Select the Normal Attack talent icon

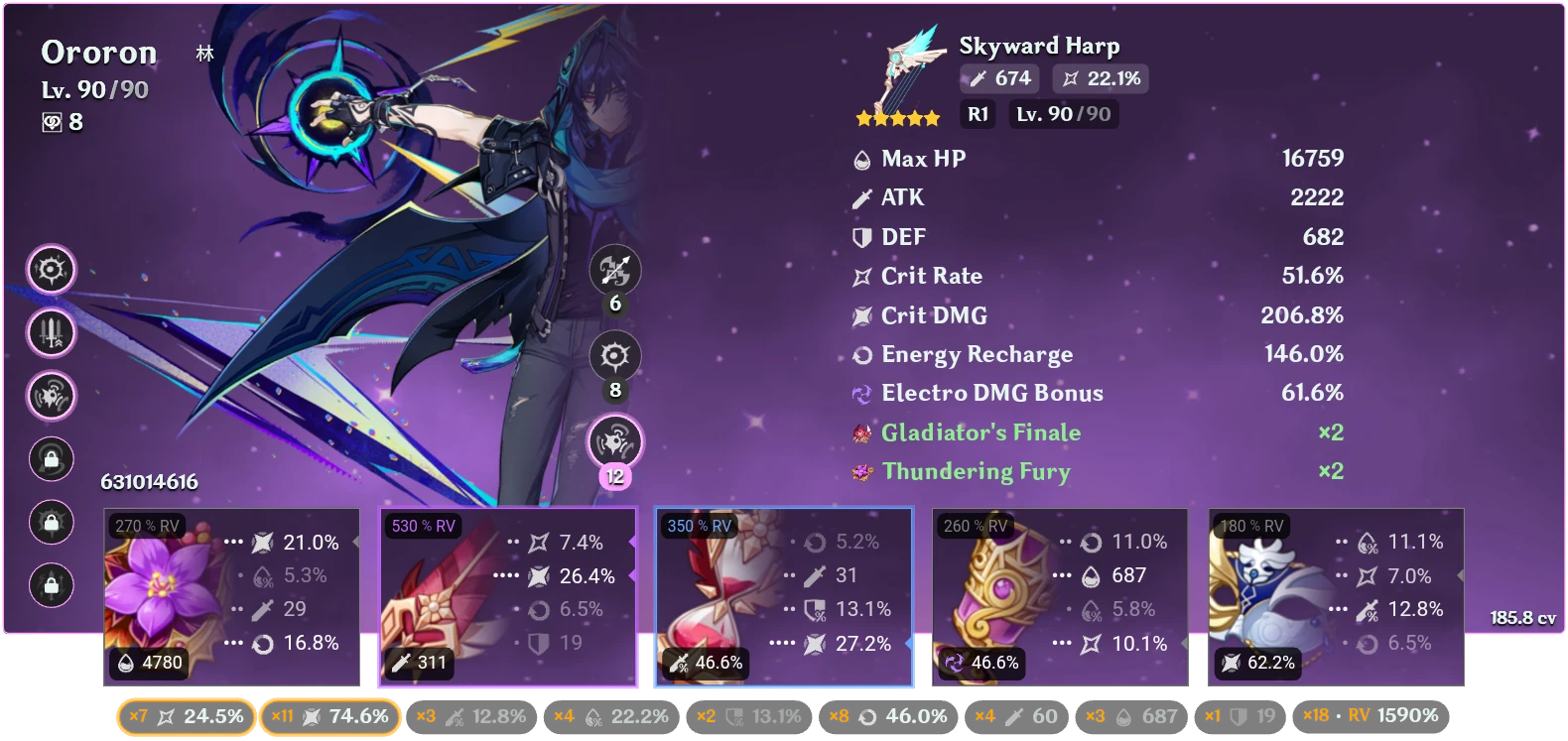617,271
